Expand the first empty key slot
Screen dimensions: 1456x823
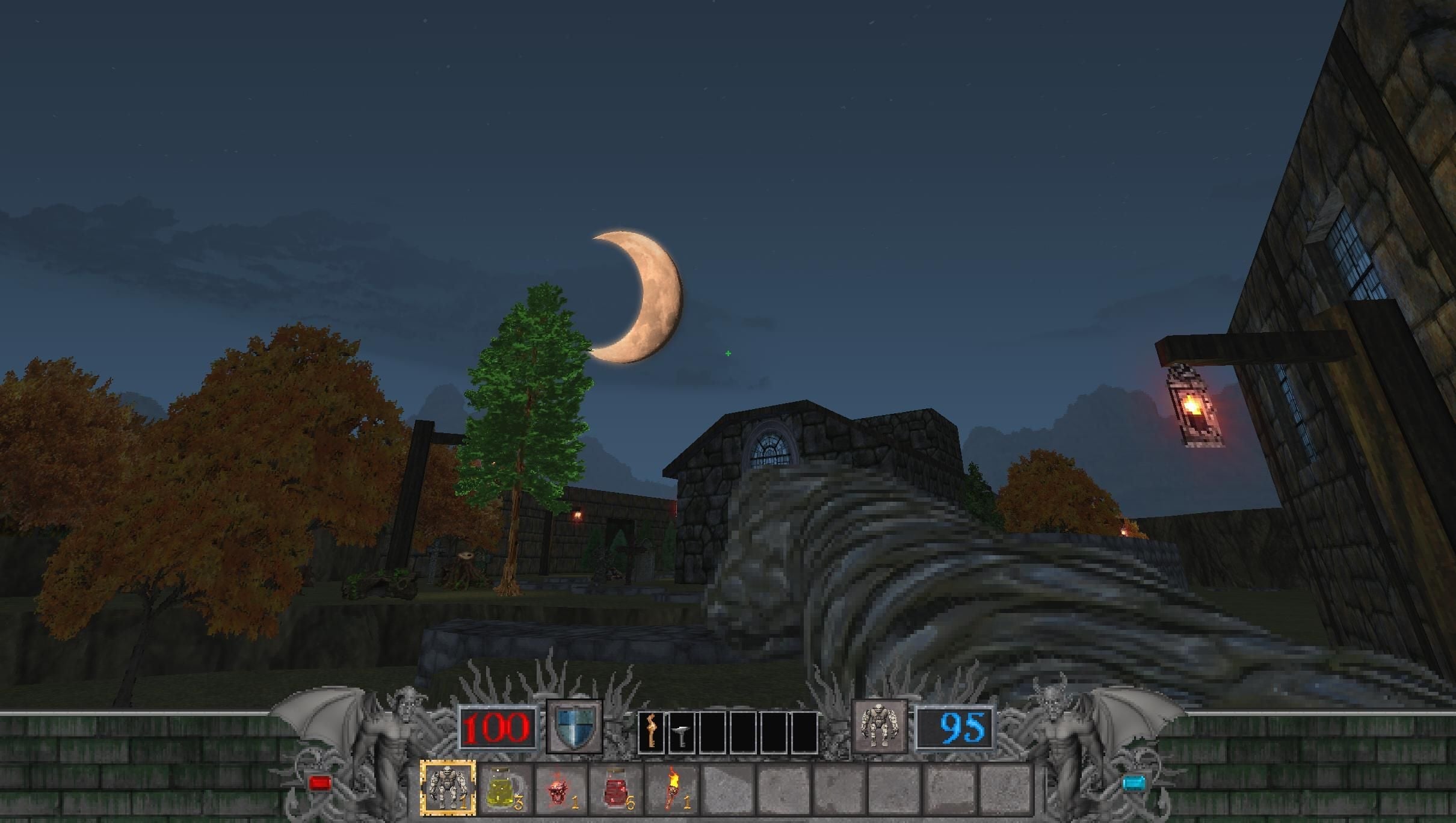(713, 732)
